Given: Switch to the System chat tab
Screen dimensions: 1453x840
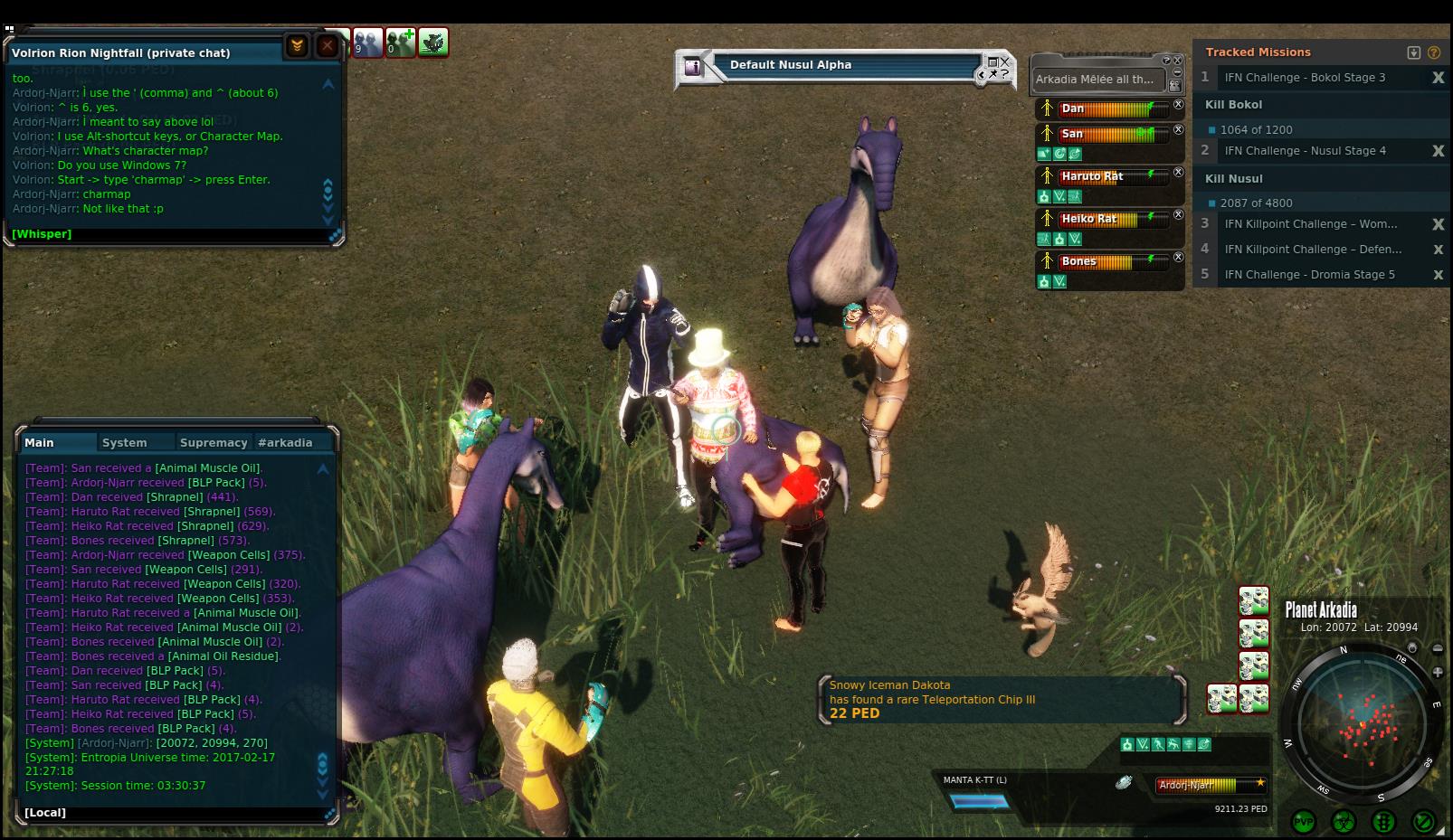Looking at the screenshot, I should (124, 443).
